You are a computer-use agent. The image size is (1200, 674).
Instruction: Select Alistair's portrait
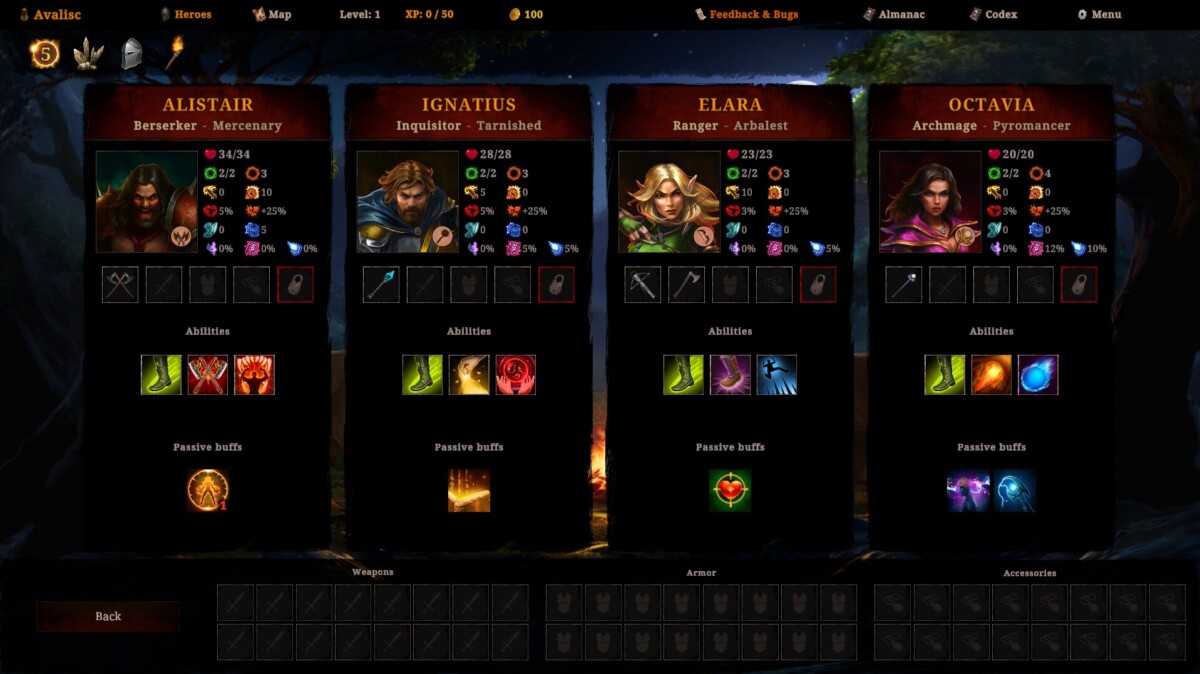coord(146,202)
